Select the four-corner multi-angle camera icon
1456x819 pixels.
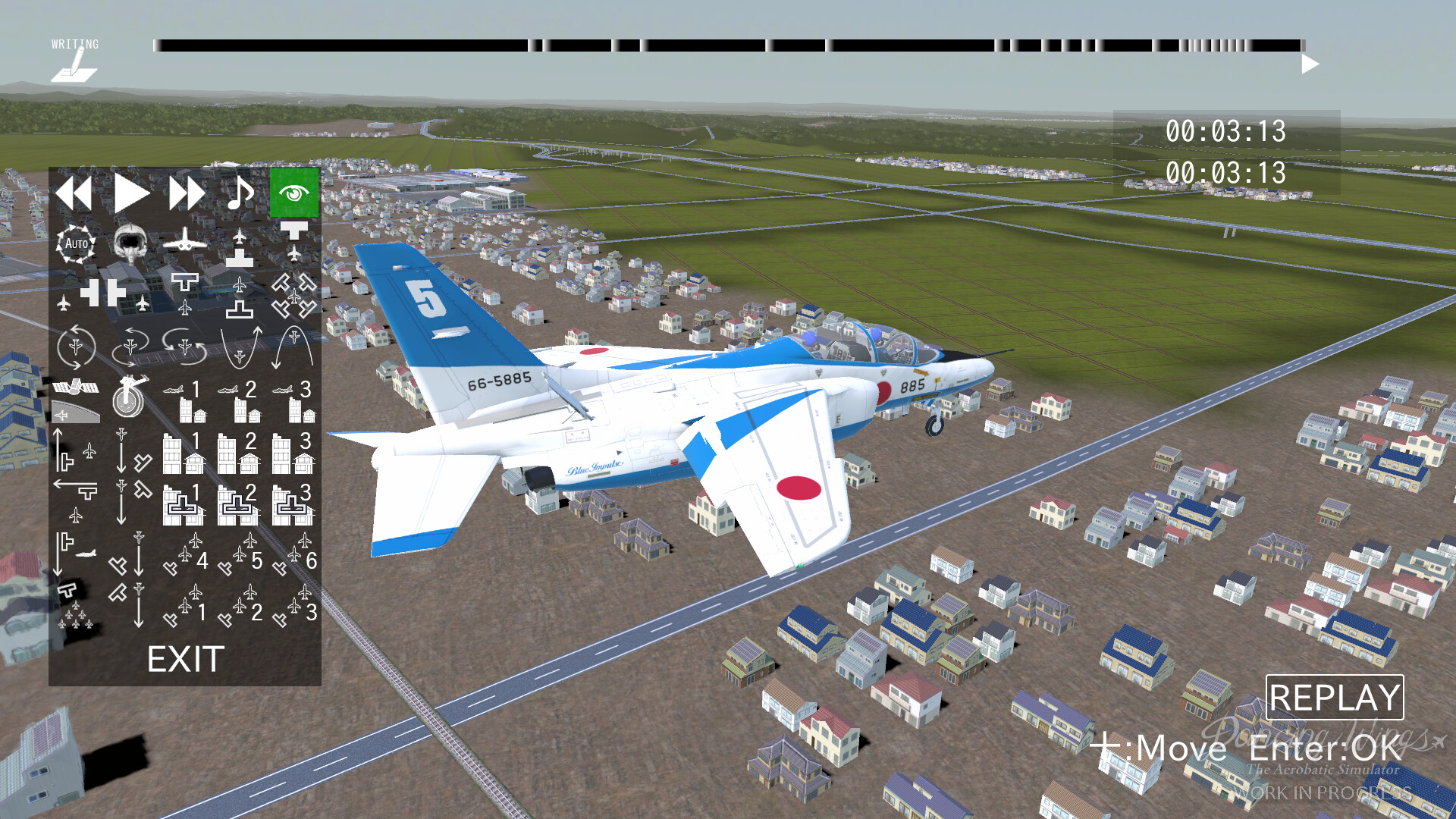(293, 296)
